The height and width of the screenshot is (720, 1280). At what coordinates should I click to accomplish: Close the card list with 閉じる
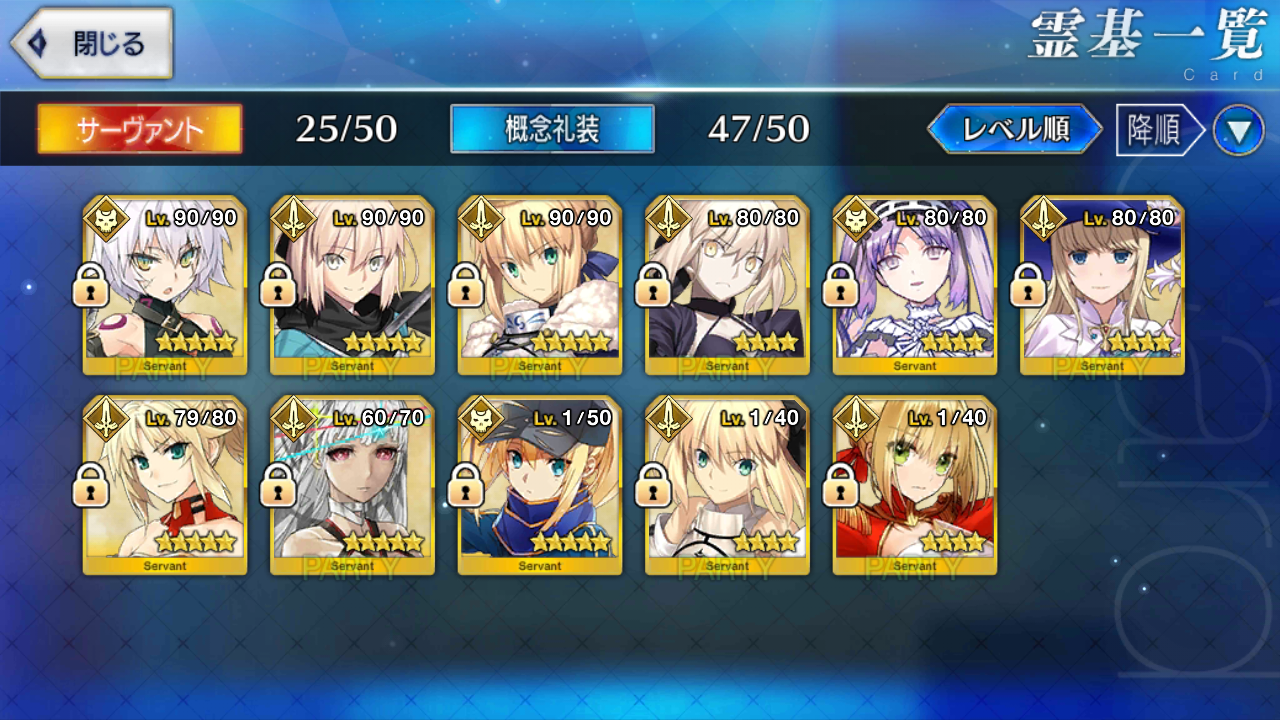[92, 44]
